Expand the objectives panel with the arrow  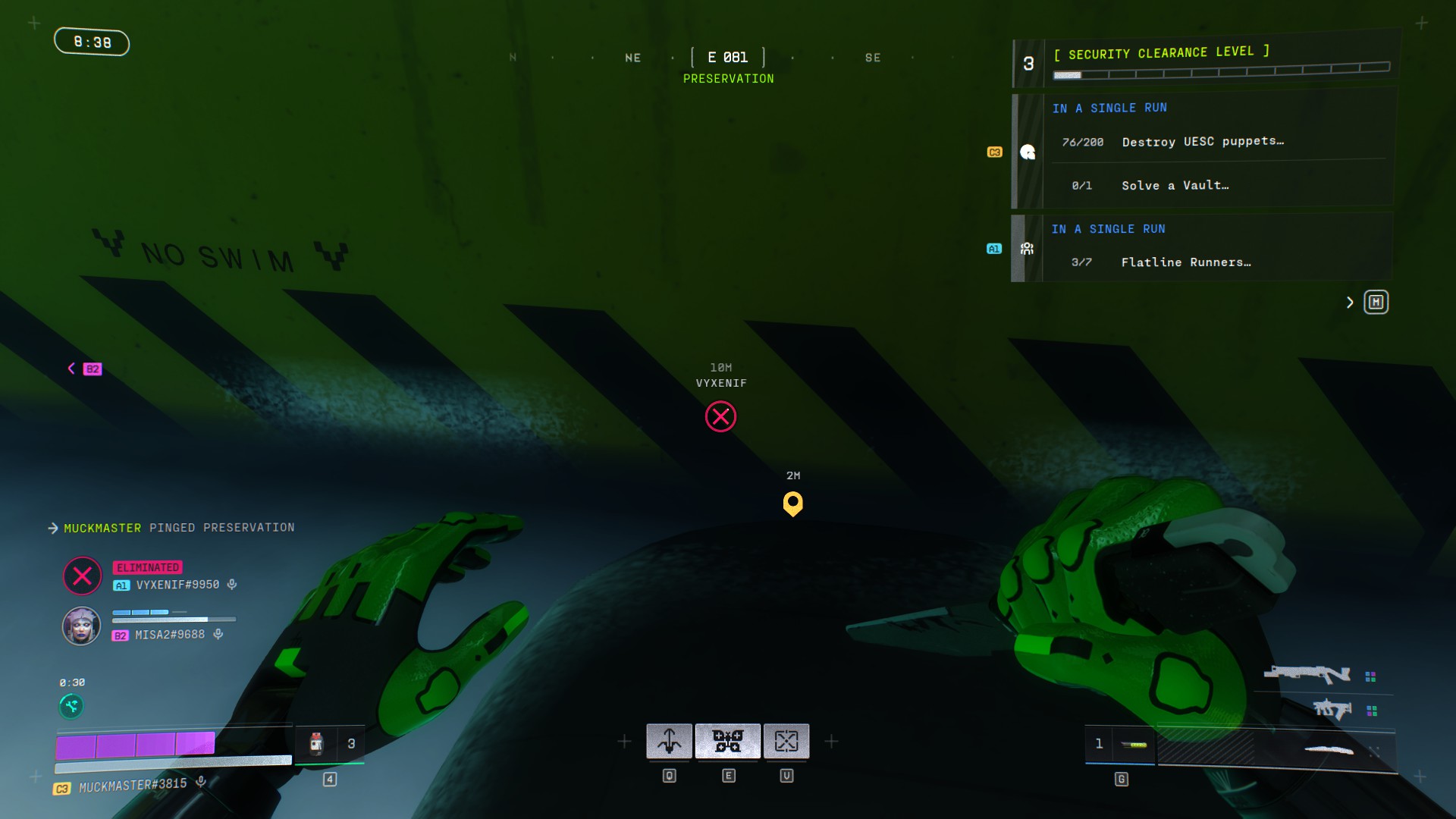[1350, 303]
